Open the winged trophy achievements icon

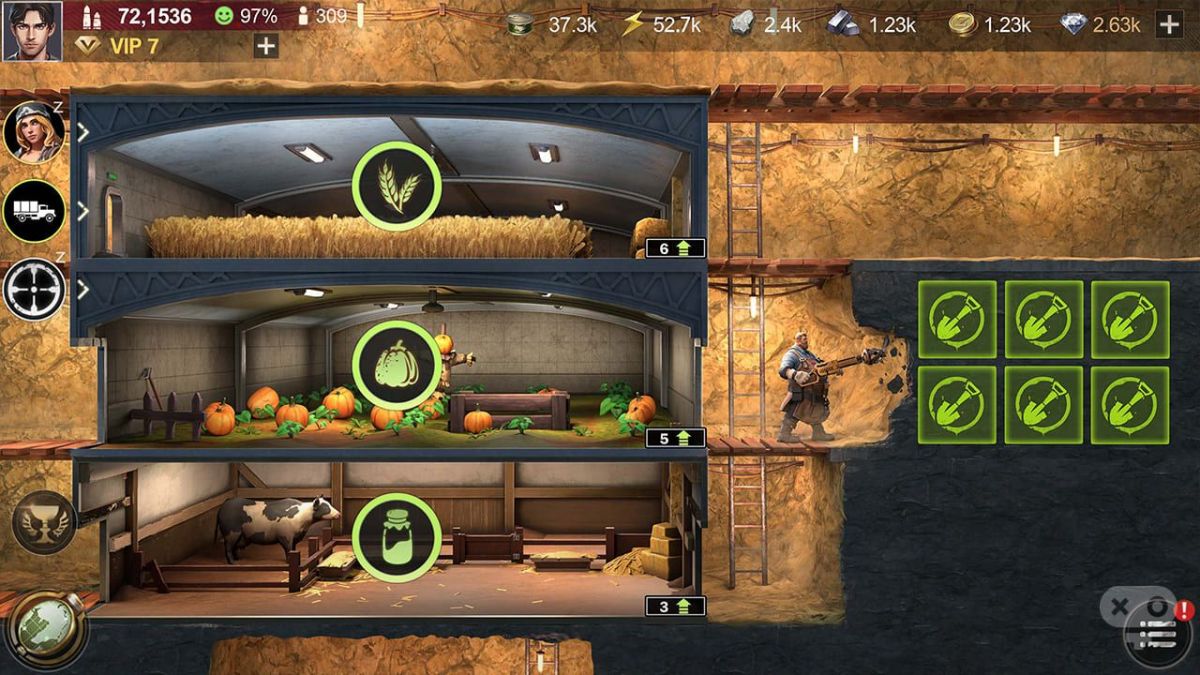[x=44, y=522]
